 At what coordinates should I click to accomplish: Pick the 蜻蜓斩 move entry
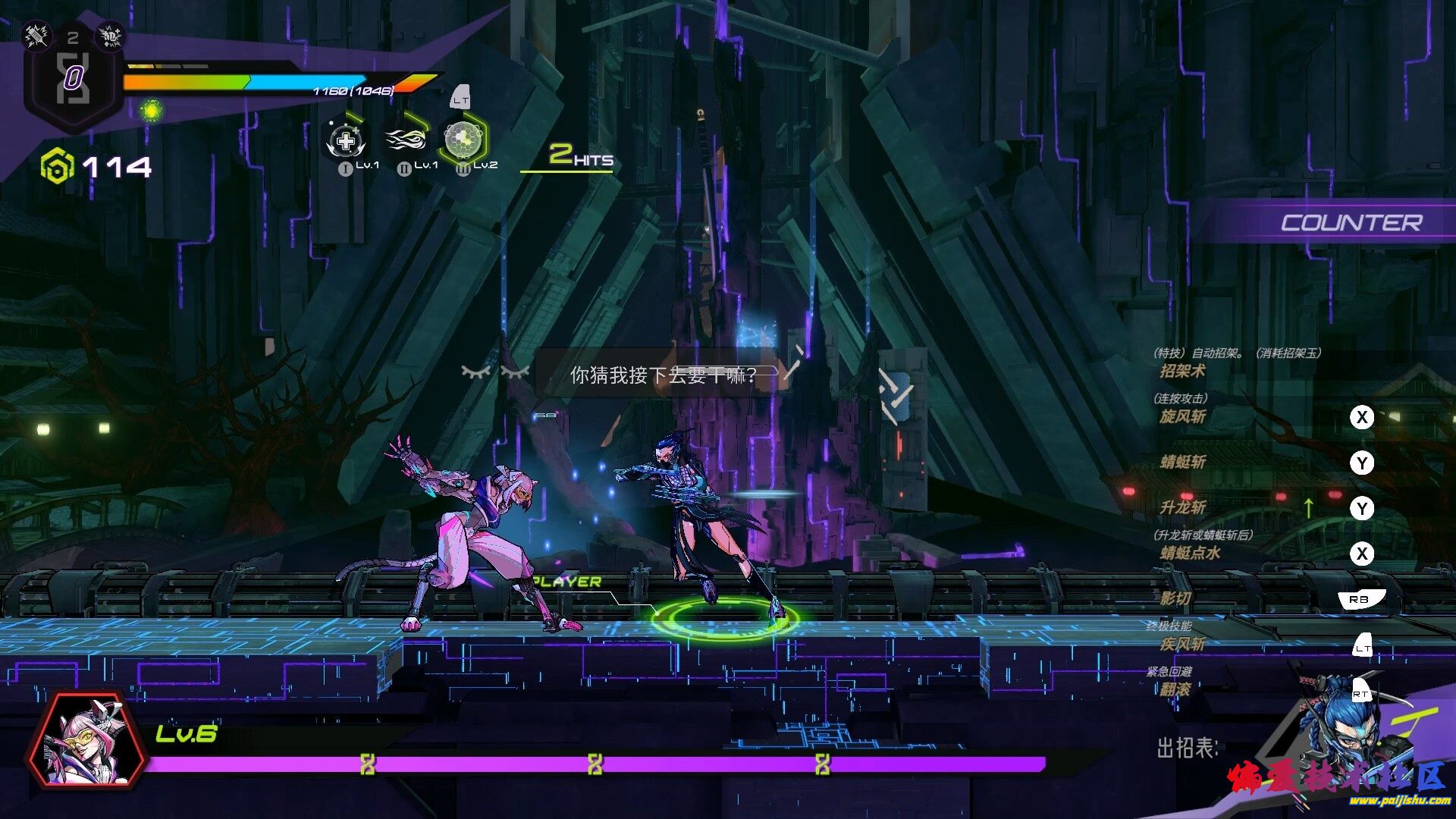pyautogui.click(x=1182, y=462)
